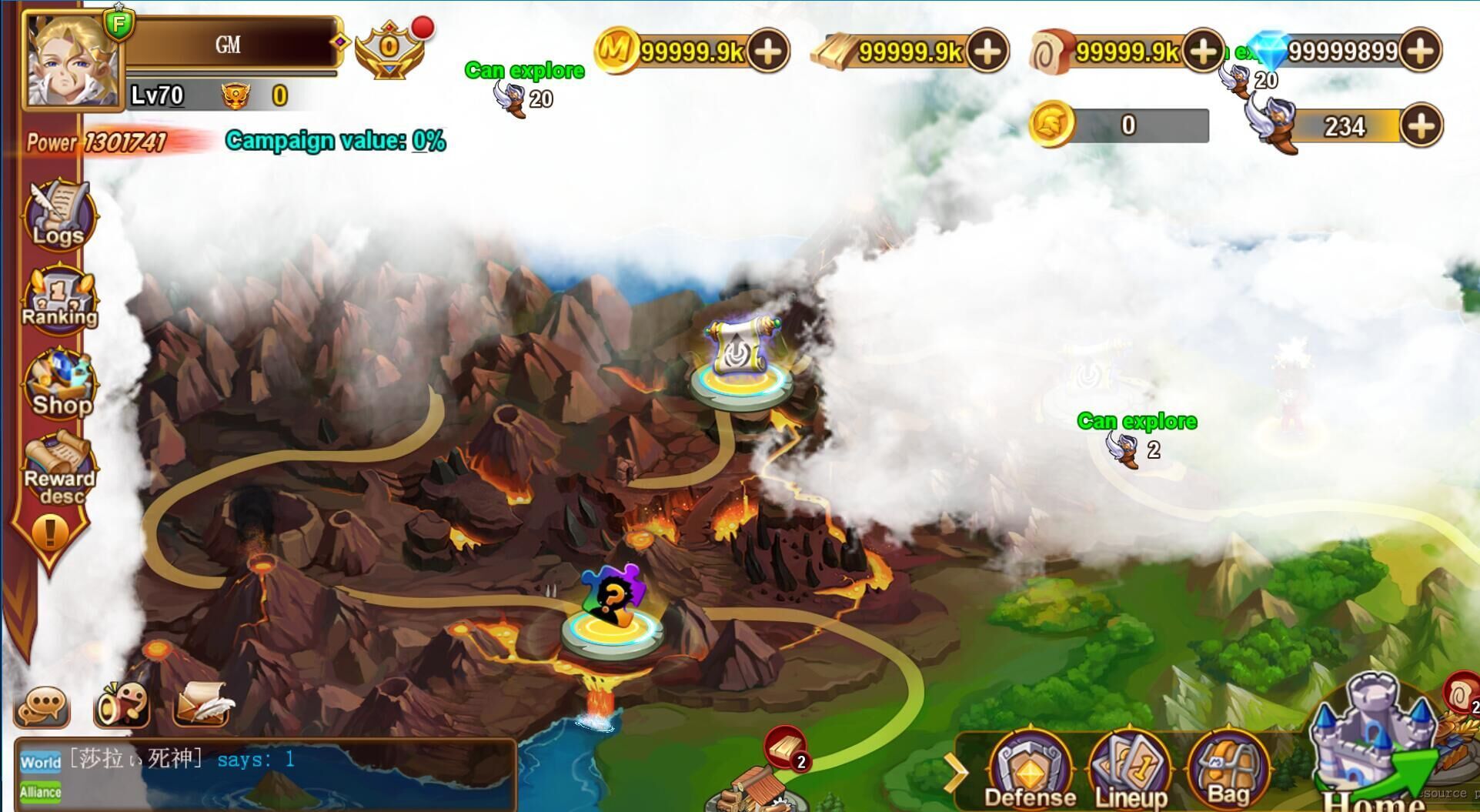Open the chat speech bubble button

click(42, 705)
